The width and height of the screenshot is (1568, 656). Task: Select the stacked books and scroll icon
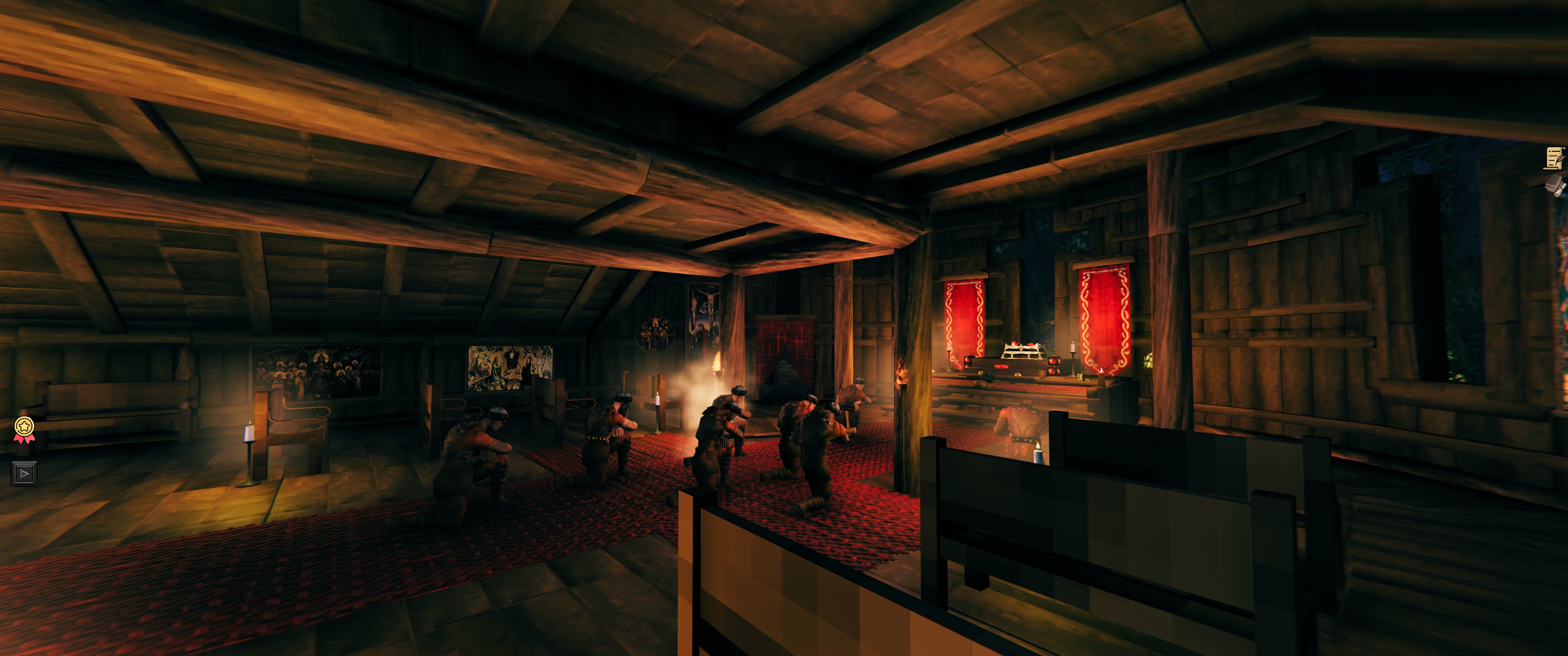coord(1556,185)
